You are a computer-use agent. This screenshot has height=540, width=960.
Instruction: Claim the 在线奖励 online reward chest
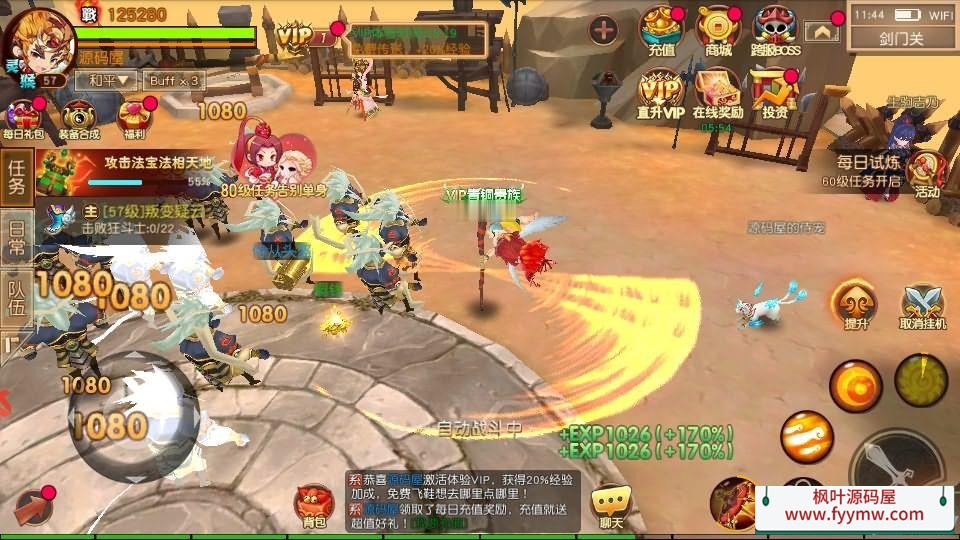pos(717,93)
